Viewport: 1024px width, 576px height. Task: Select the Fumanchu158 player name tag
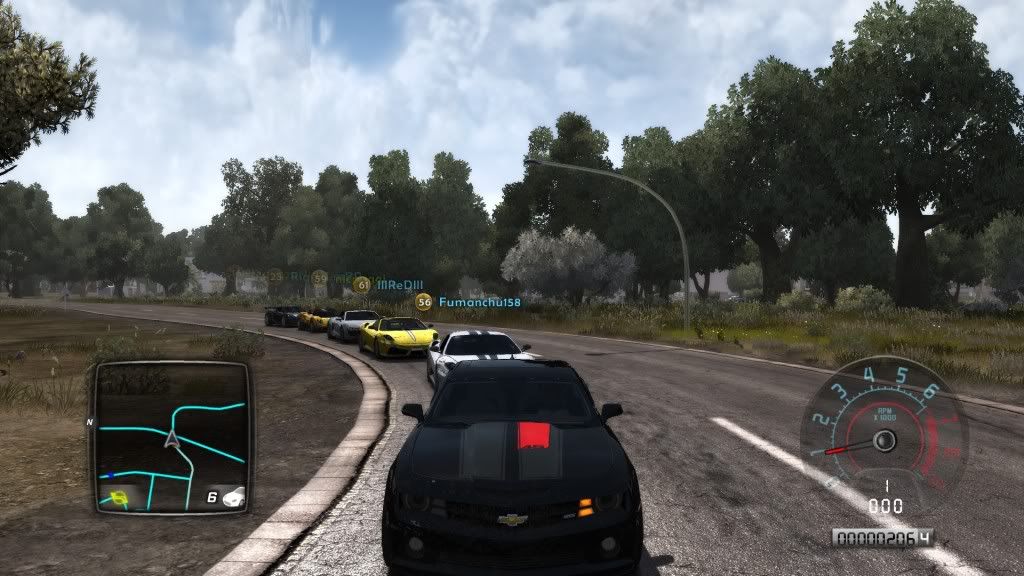tap(479, 301)
